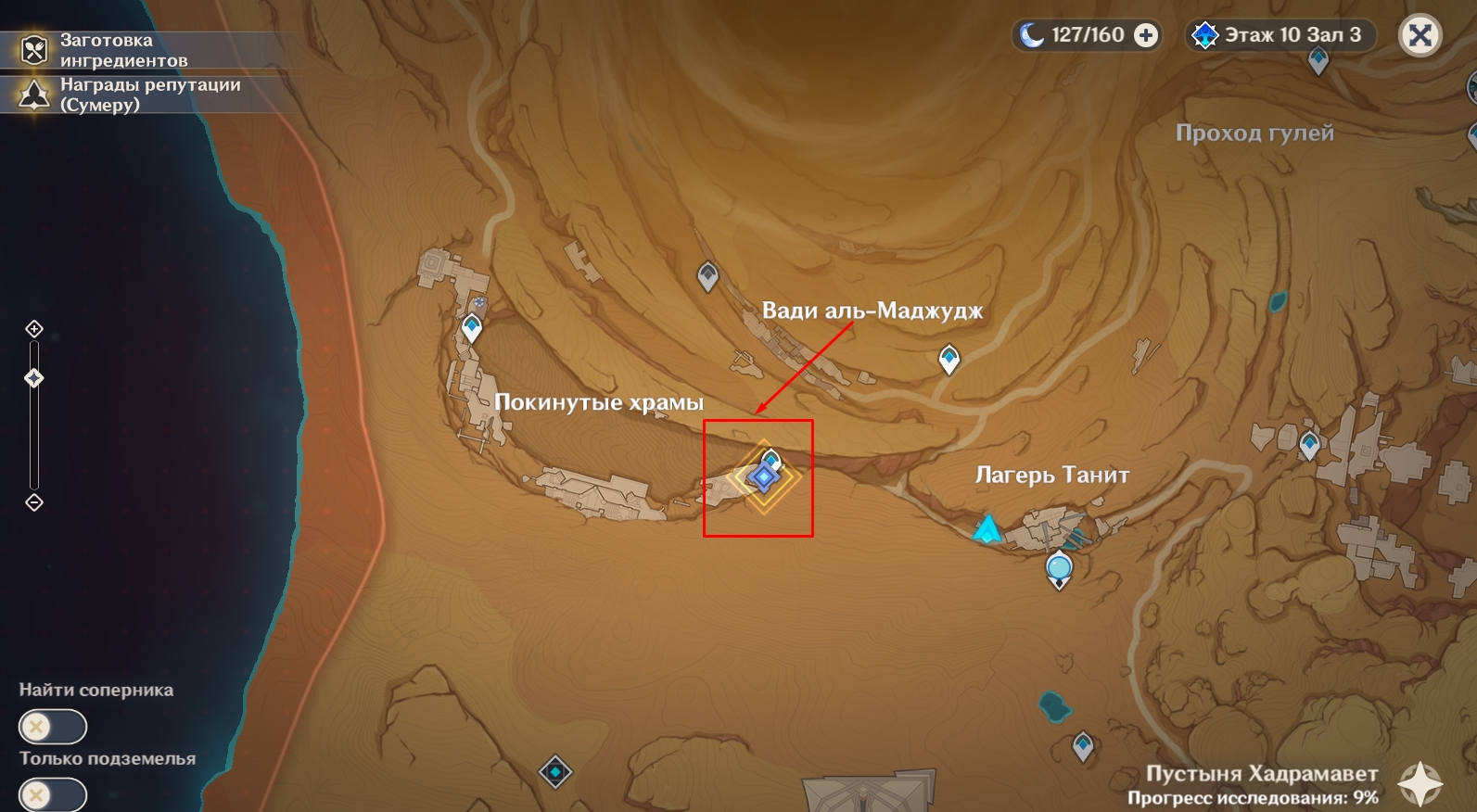Select the diamond domain marker at the bottom
This screenshot has height=812, width=1477.
(555, 772)
